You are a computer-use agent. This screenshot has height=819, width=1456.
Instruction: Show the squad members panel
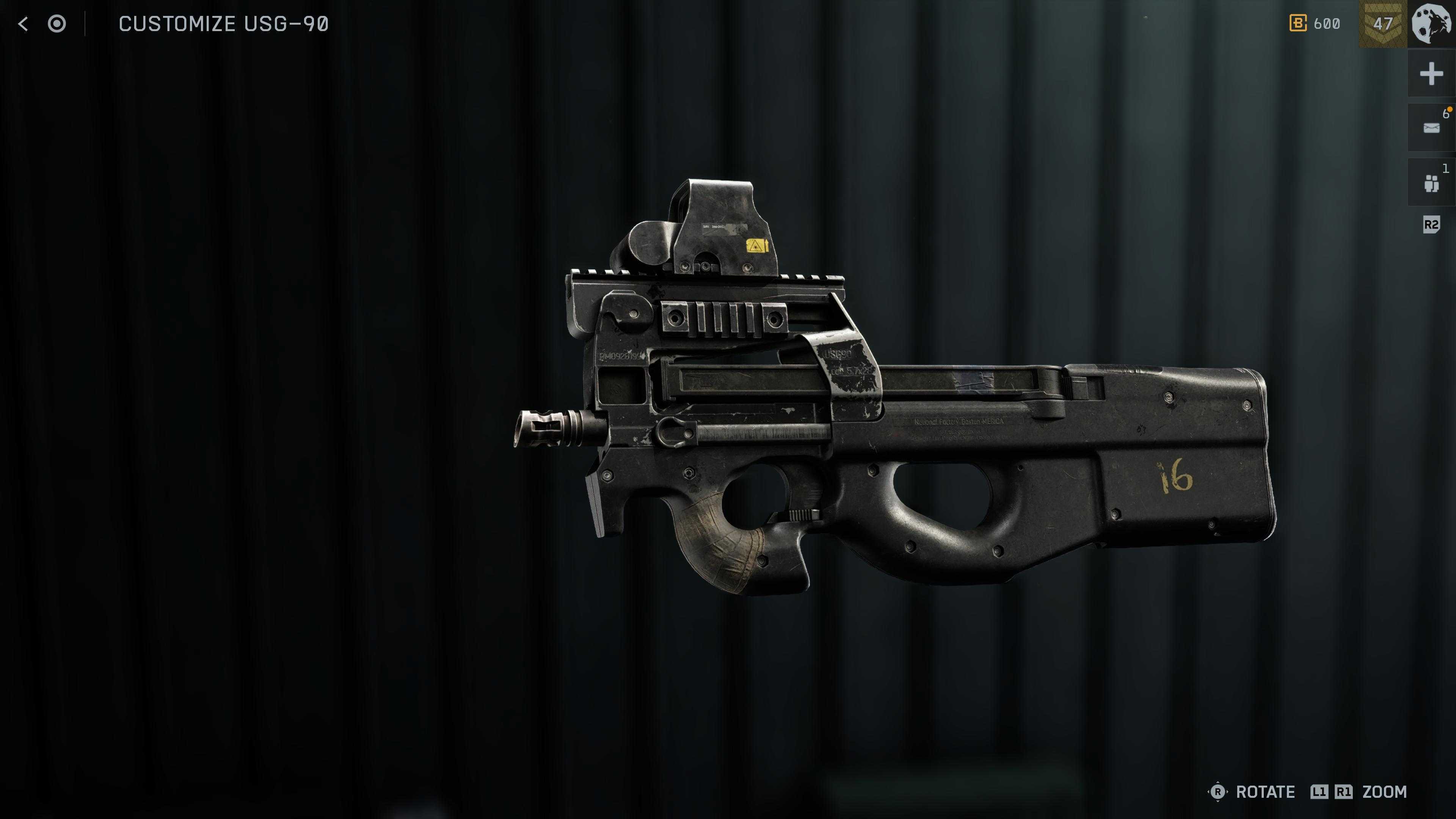[x=1431, y=183]
